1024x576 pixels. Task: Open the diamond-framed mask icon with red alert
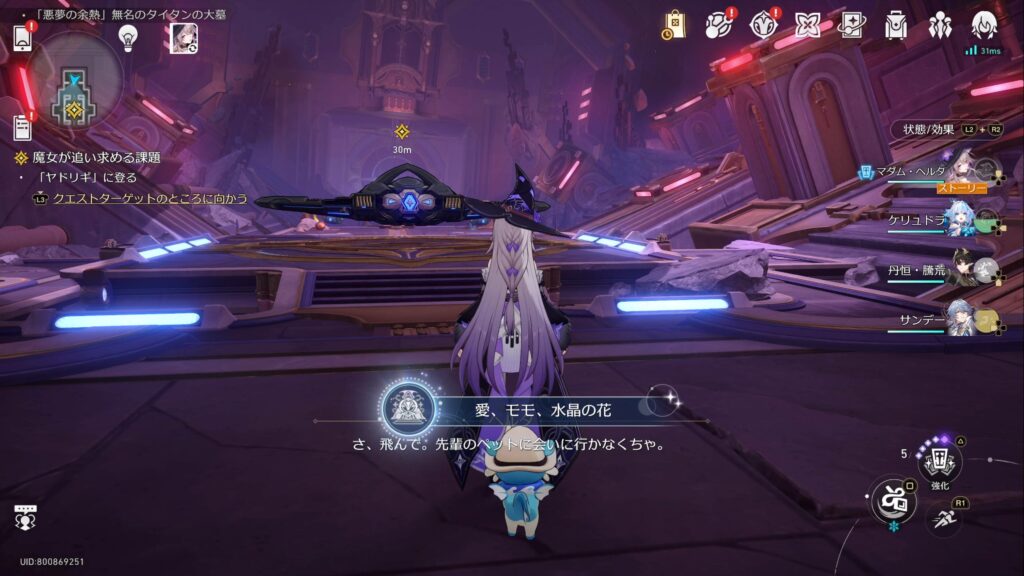(x=764, y=25)
